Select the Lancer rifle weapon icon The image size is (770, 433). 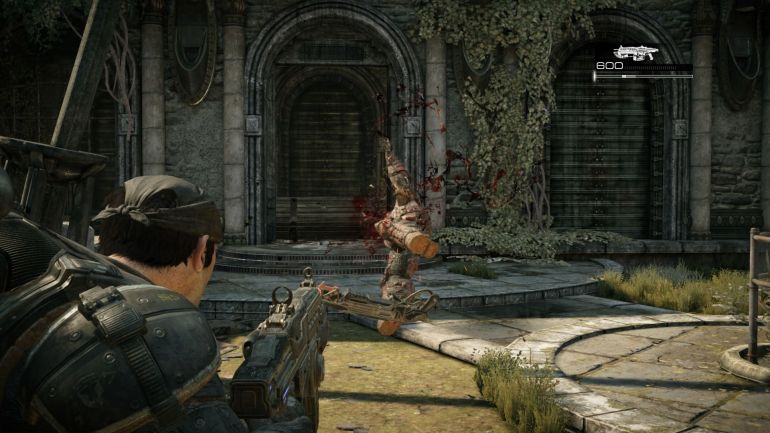(x=634, y=52)
